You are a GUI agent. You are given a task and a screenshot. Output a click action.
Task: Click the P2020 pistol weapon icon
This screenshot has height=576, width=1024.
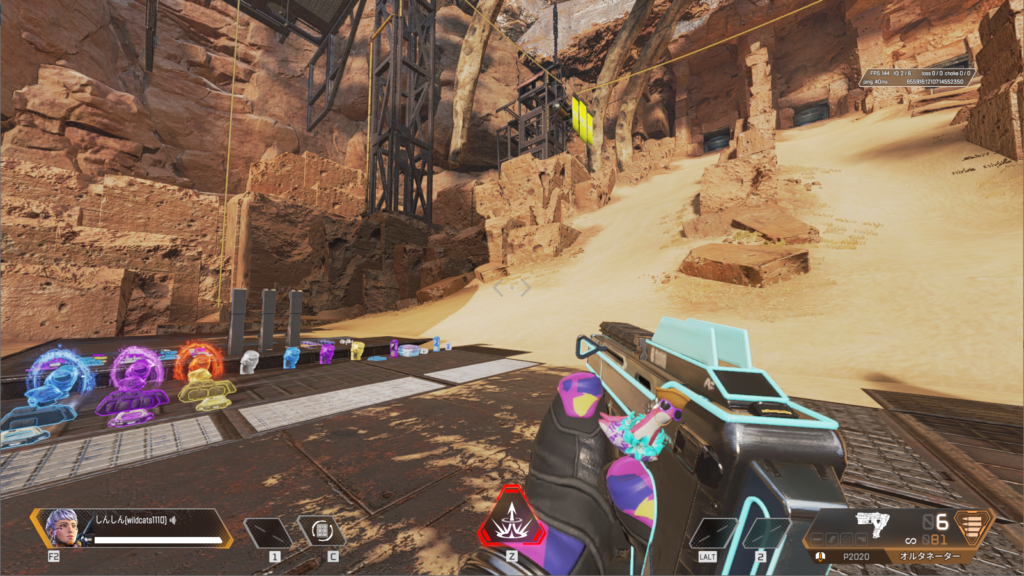click(x=872, y=522)
